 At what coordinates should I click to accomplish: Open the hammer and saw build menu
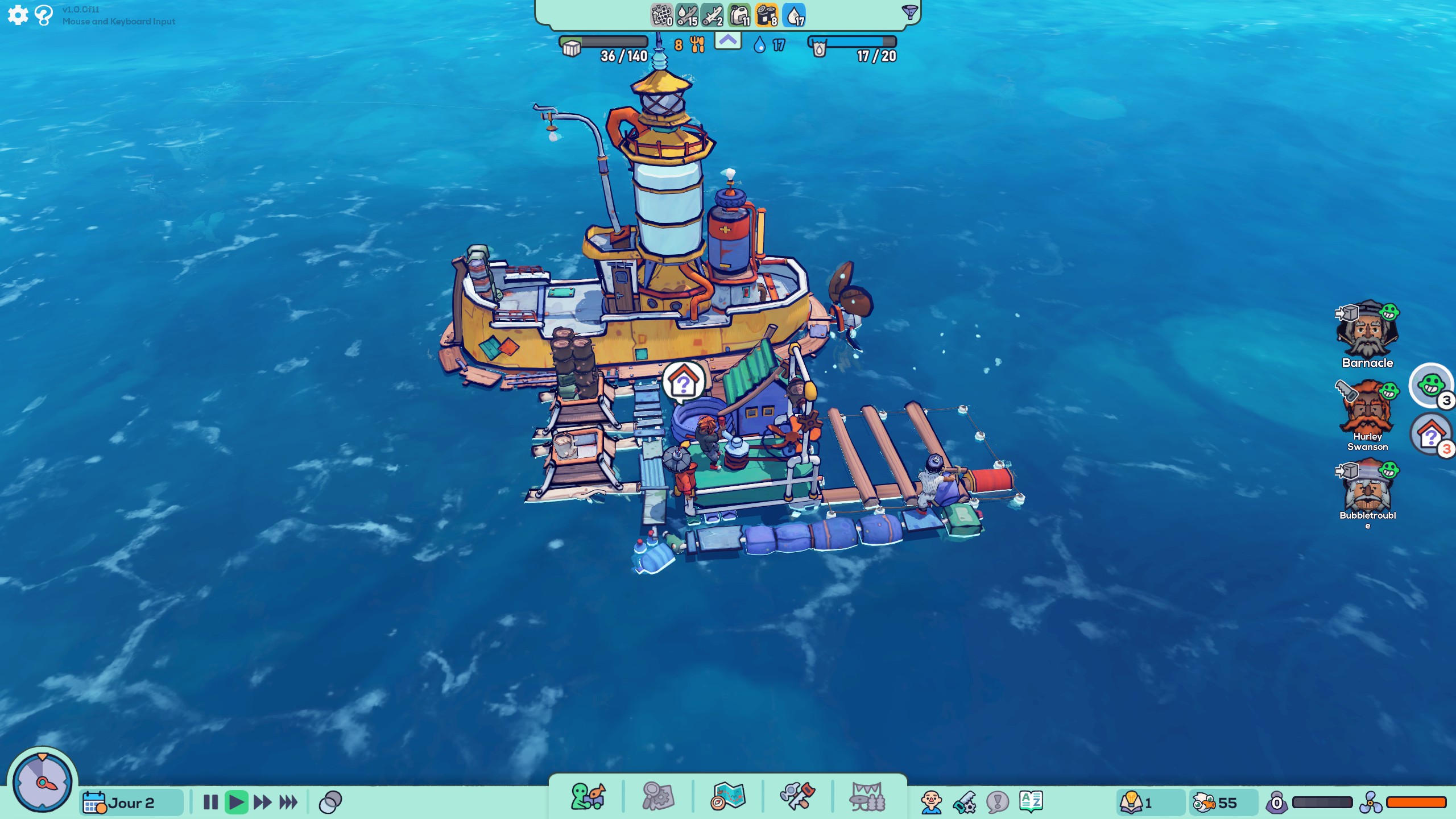[797, 796]
